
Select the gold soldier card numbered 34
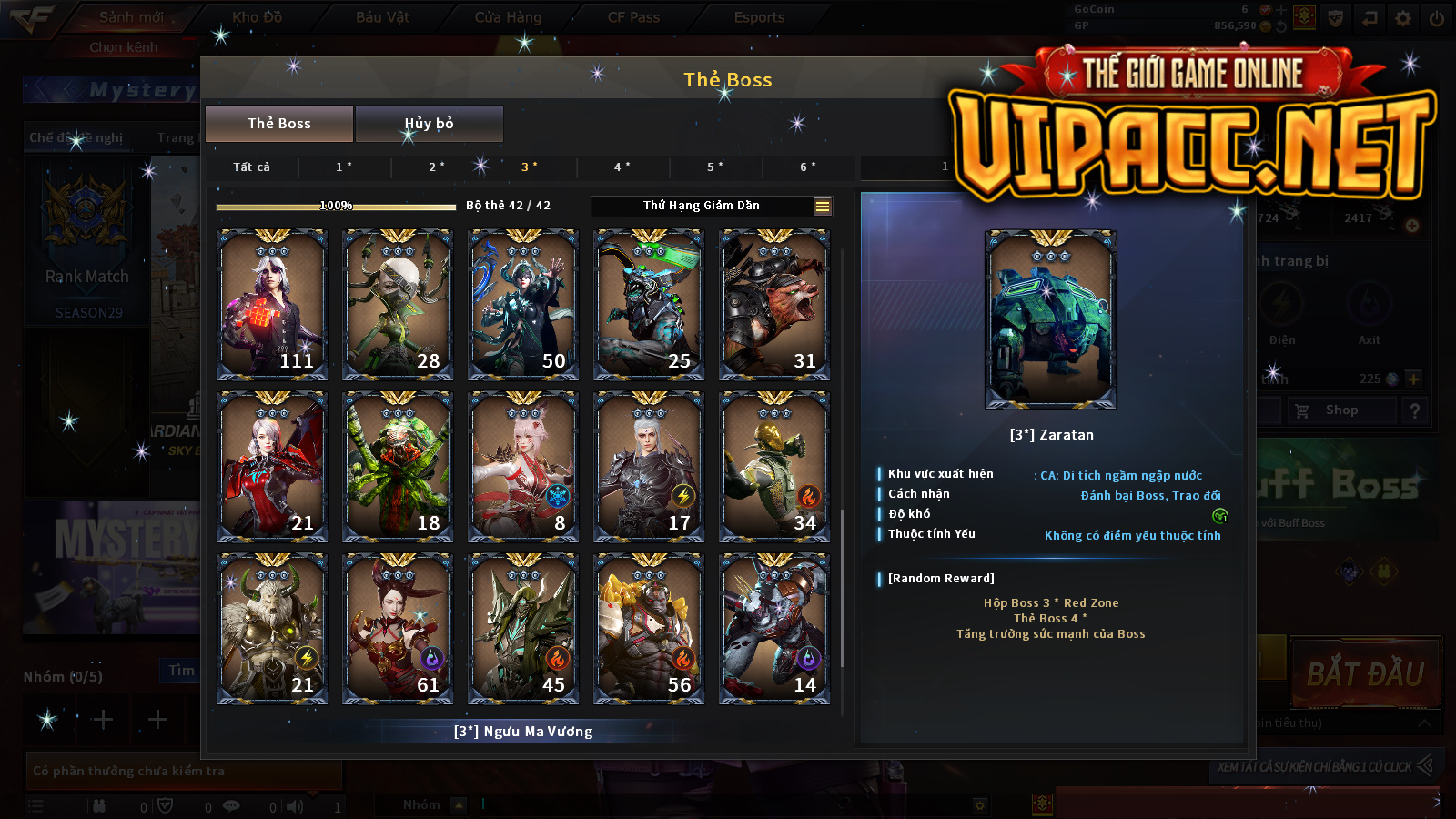coord(774,466)
